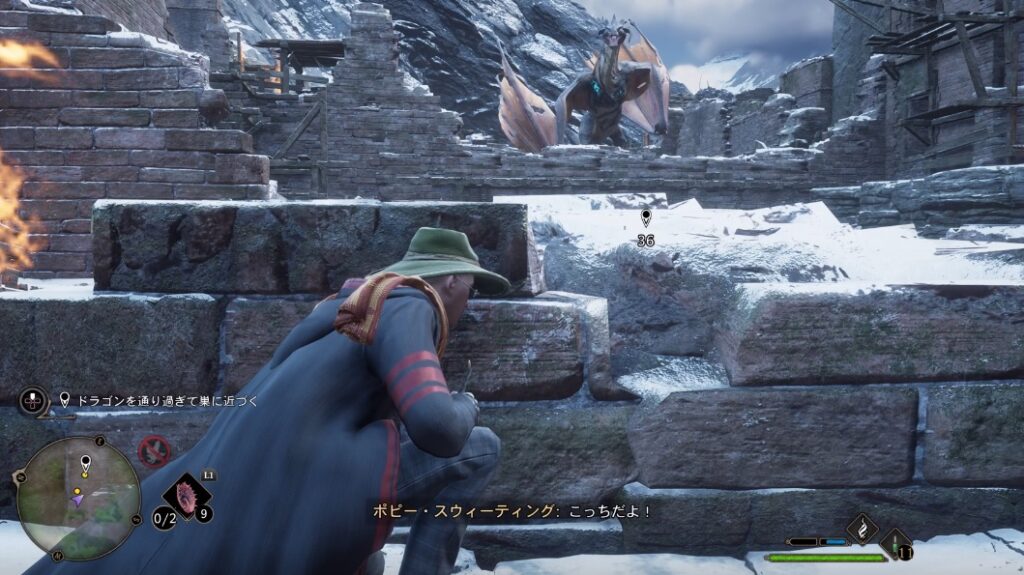The height and width of the screenshot is (575, 1024).
Task: Click the white quest marker on the minimap
Action: coord(85,461)
